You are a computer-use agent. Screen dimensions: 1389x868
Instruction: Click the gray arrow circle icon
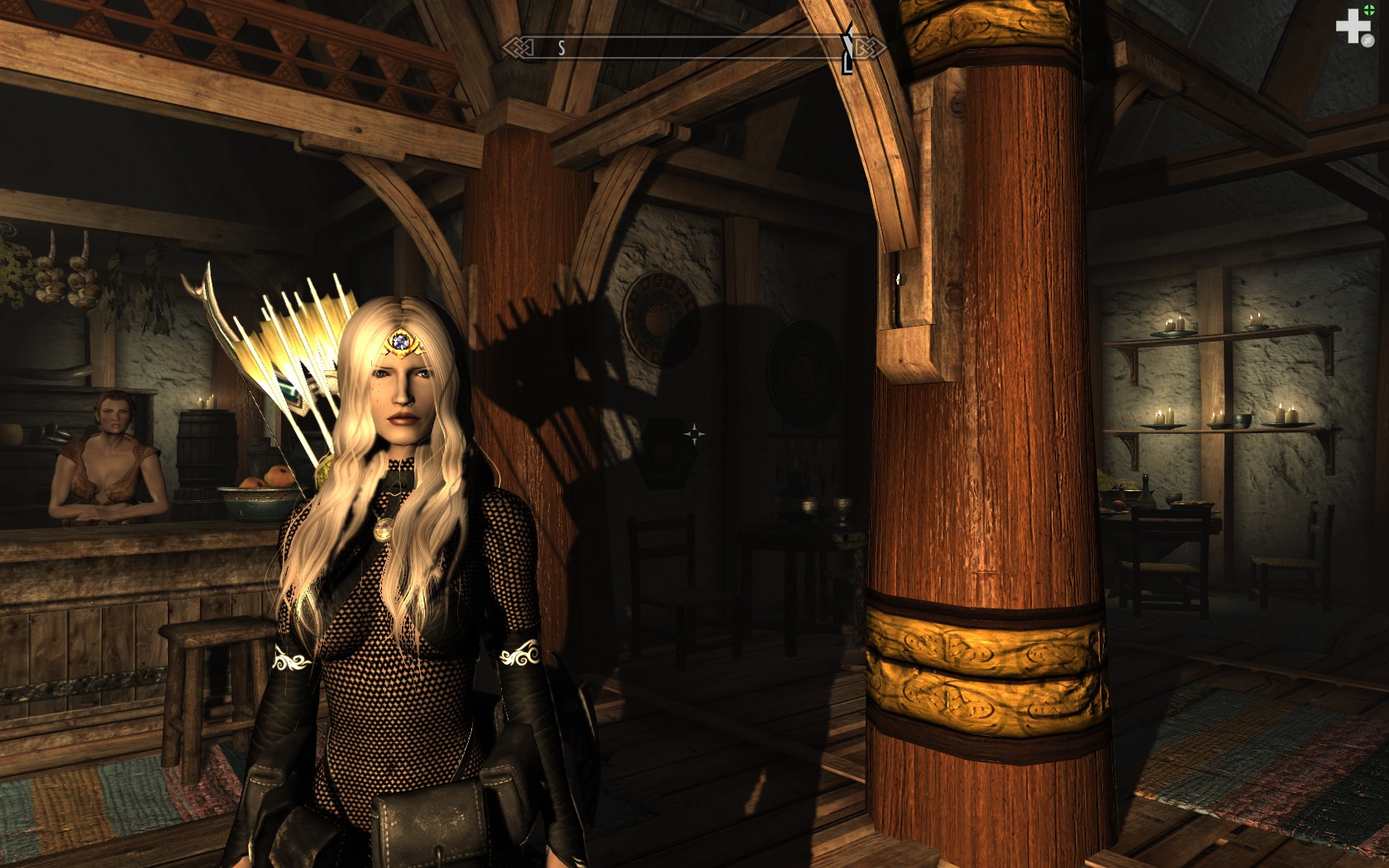(x=1368, y=40)
